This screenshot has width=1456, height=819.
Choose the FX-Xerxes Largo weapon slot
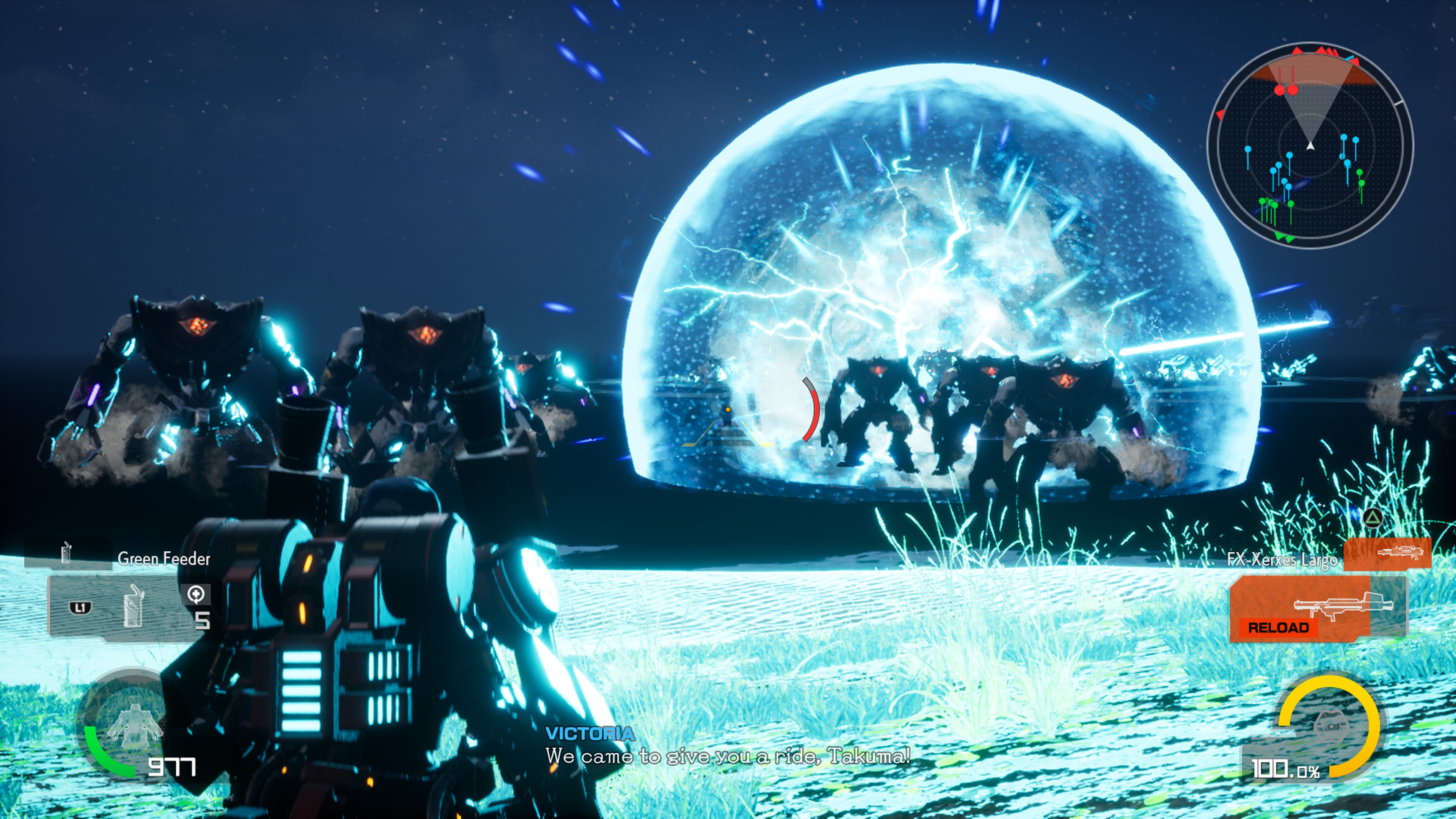coord(1317,609)
